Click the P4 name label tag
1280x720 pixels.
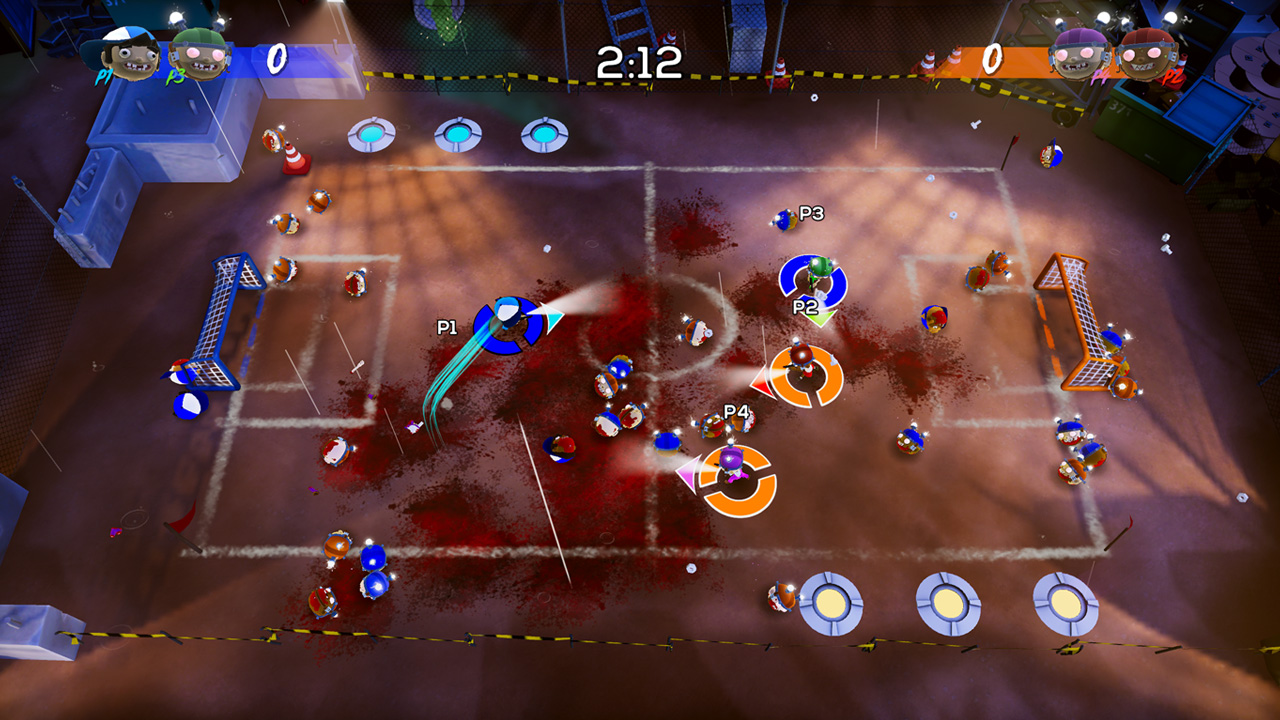pyautogui.click(x=738, y=409)
